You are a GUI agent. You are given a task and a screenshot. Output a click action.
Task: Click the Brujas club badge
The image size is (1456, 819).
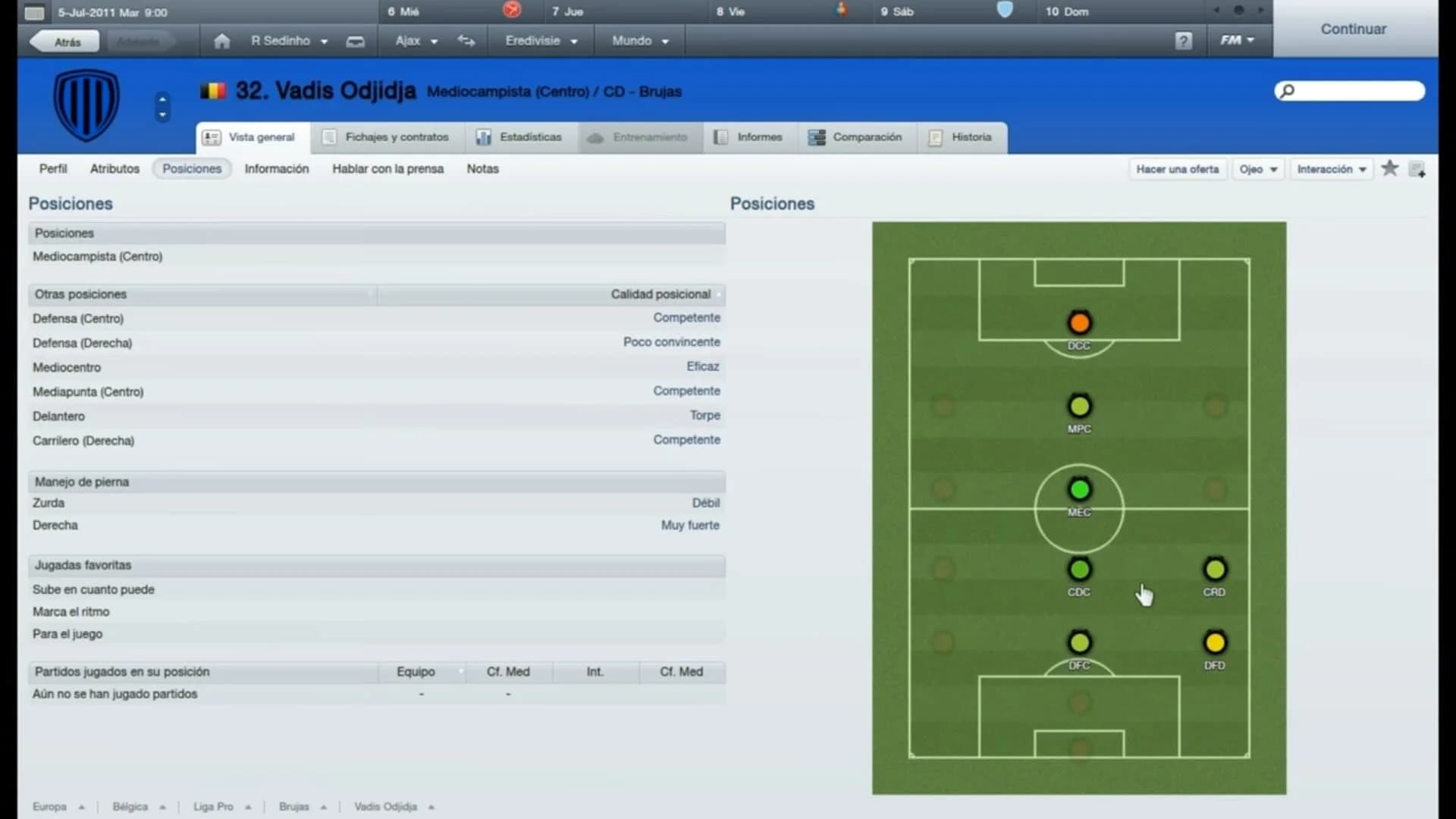86,104
